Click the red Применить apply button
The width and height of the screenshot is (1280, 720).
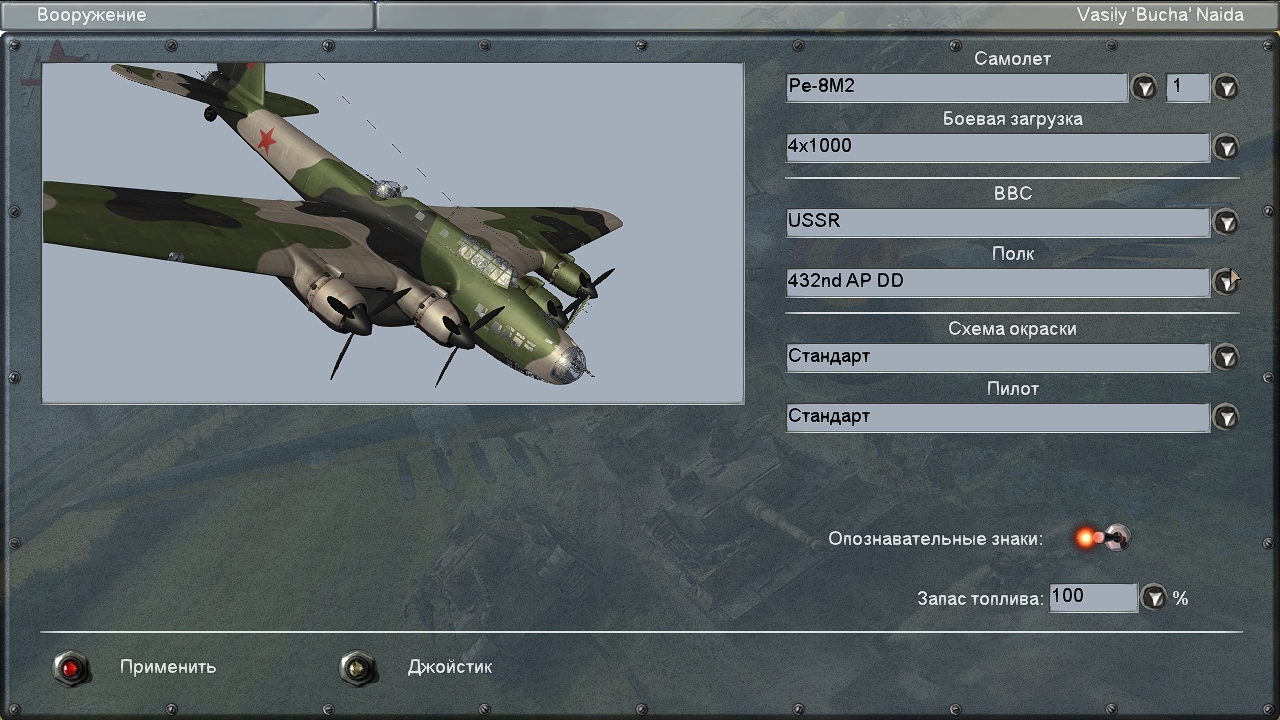coord(71,667)
